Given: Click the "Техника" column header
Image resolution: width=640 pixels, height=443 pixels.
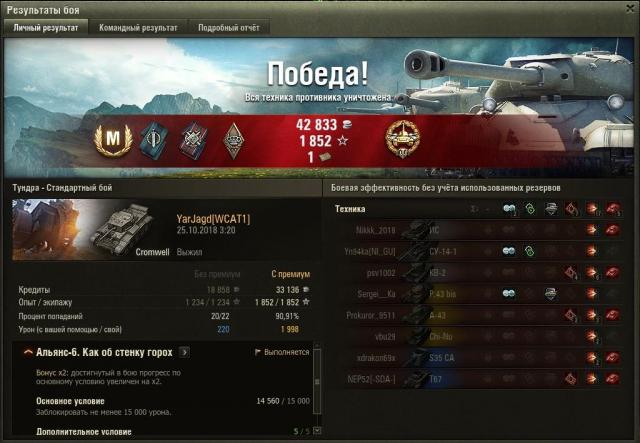Looking at the screenshot, I should [x=350, y=208].
